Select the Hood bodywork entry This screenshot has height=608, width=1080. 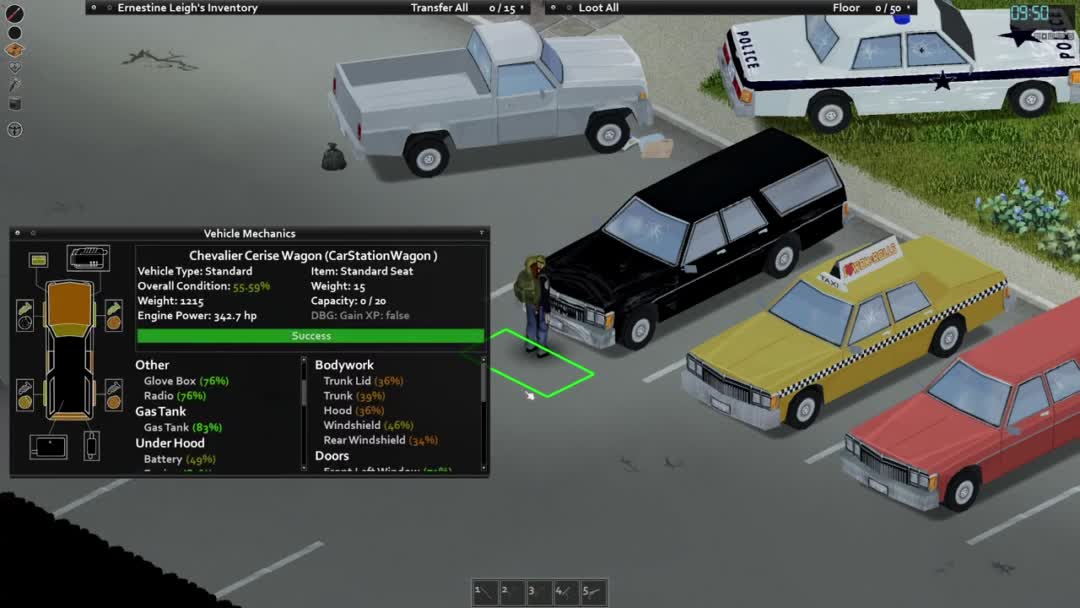click(x=337, y=411)
